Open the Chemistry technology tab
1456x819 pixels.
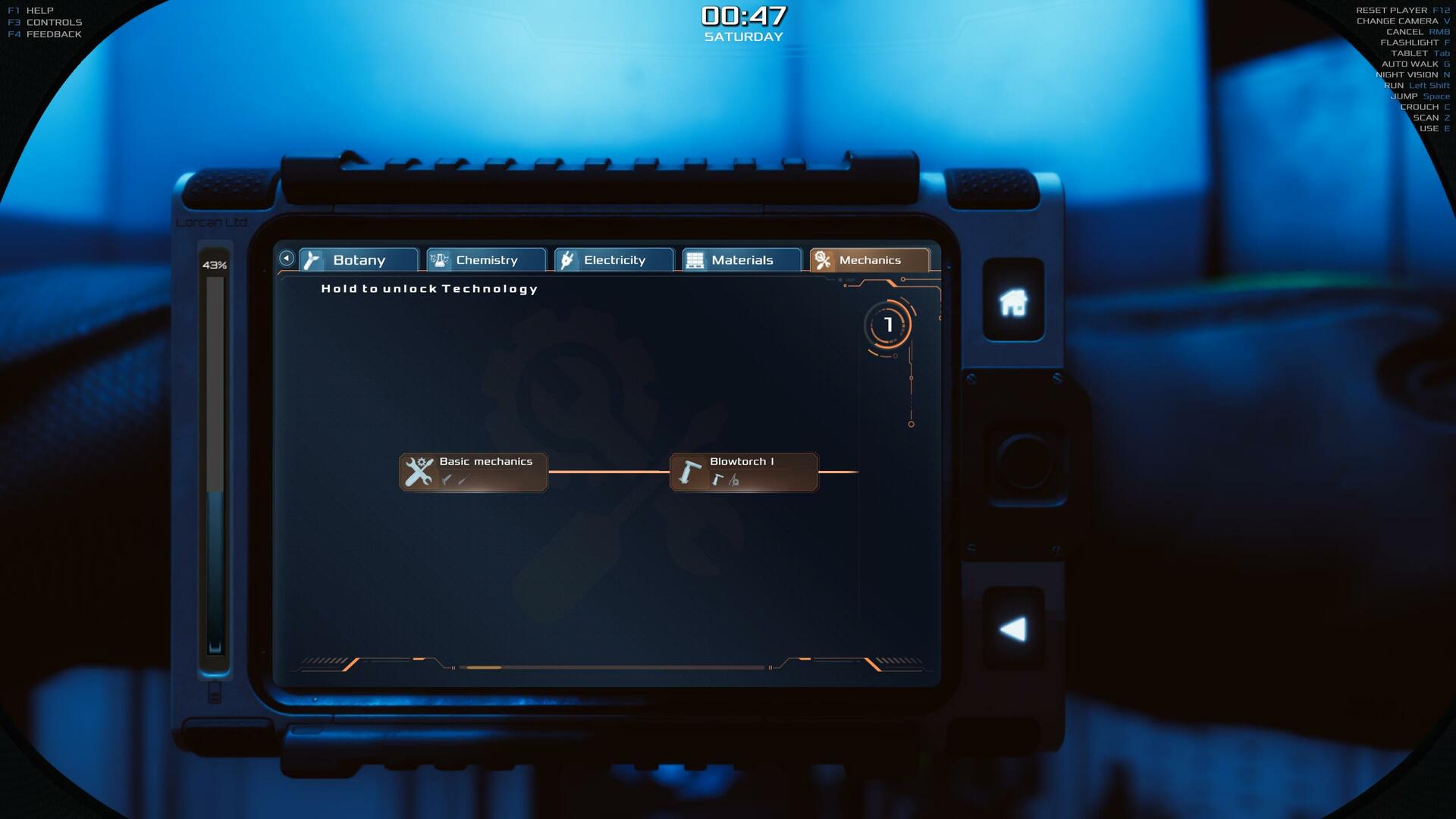click(x=486, y=260)
